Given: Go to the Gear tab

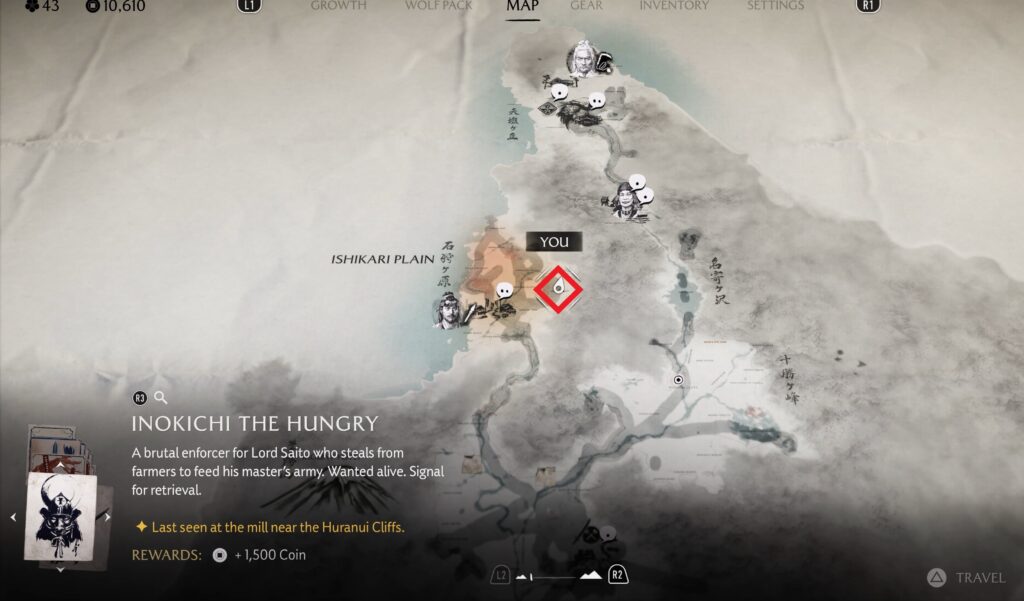Looking at the screenshot, I should coord(586,6).
